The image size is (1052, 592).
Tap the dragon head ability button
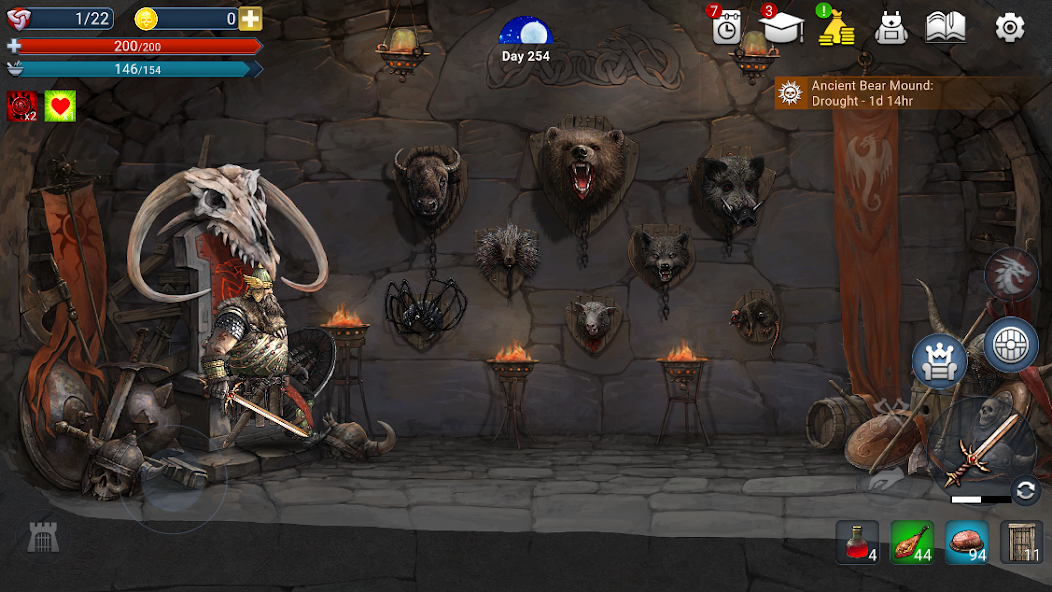[1011, 273]
